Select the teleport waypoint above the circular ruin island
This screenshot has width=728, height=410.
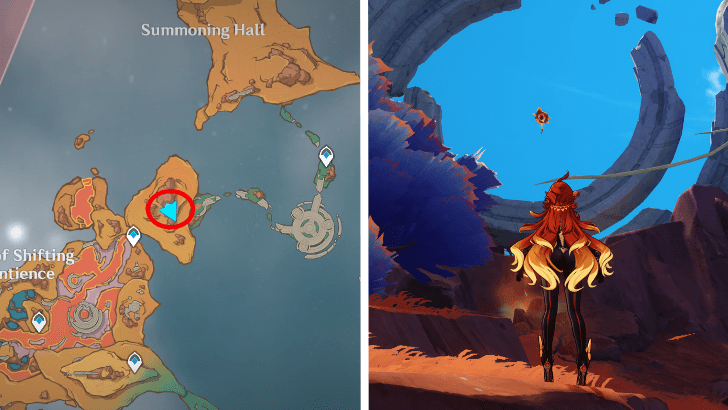point(326,156)
